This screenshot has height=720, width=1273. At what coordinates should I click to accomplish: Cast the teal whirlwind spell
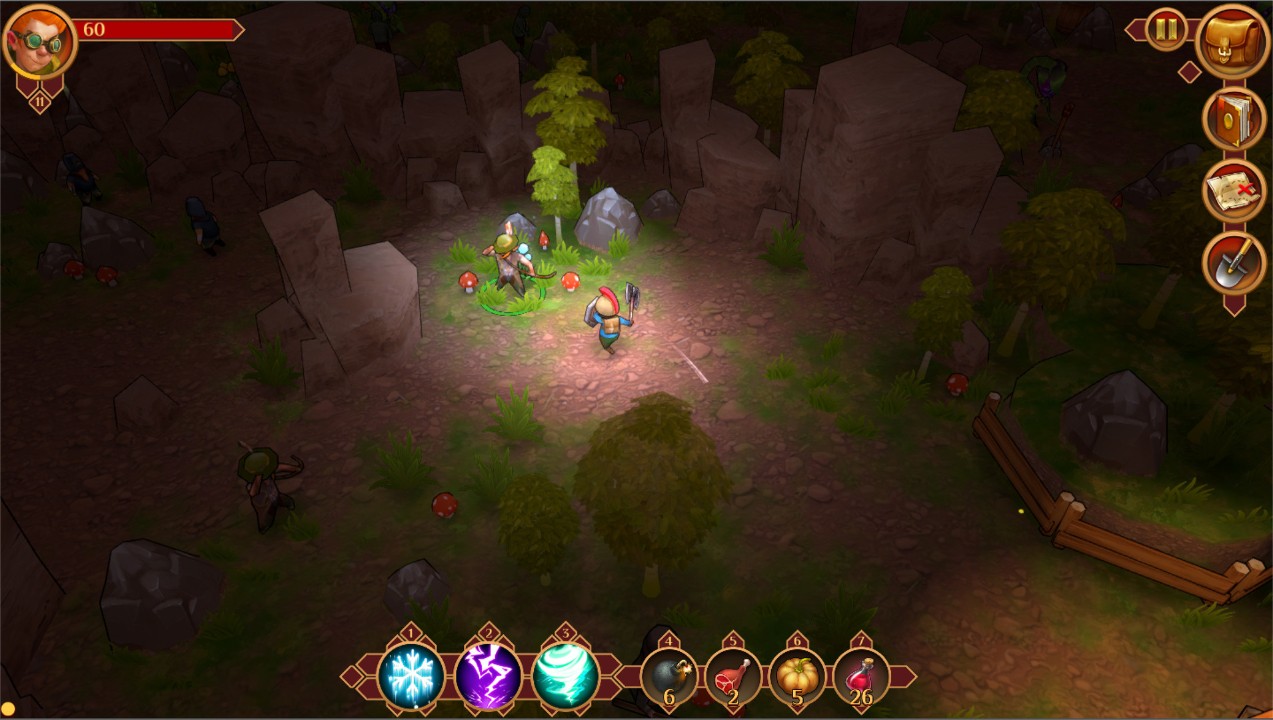click(x=565, y=677)
